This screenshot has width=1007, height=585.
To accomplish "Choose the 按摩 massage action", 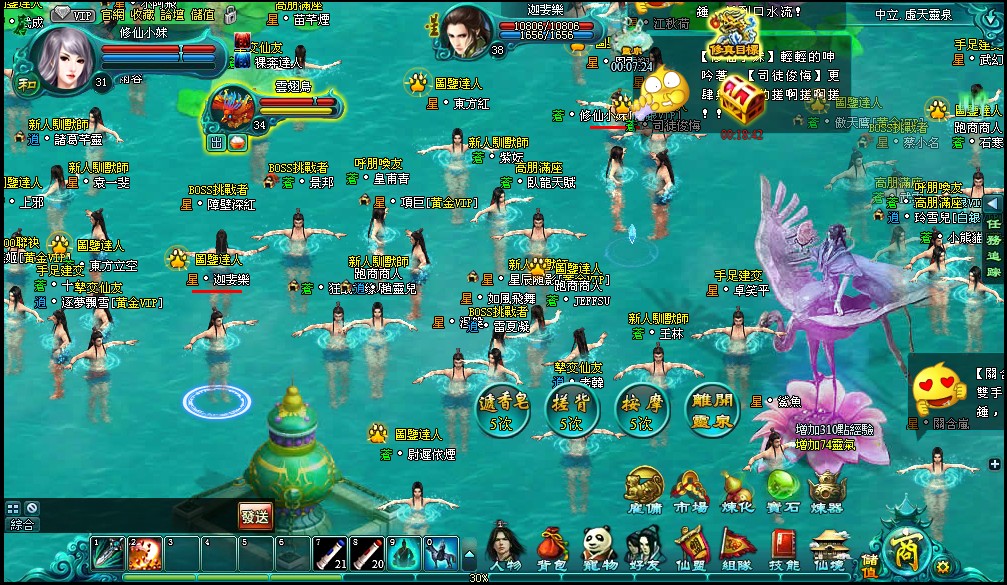I will (x=641, y=409).
